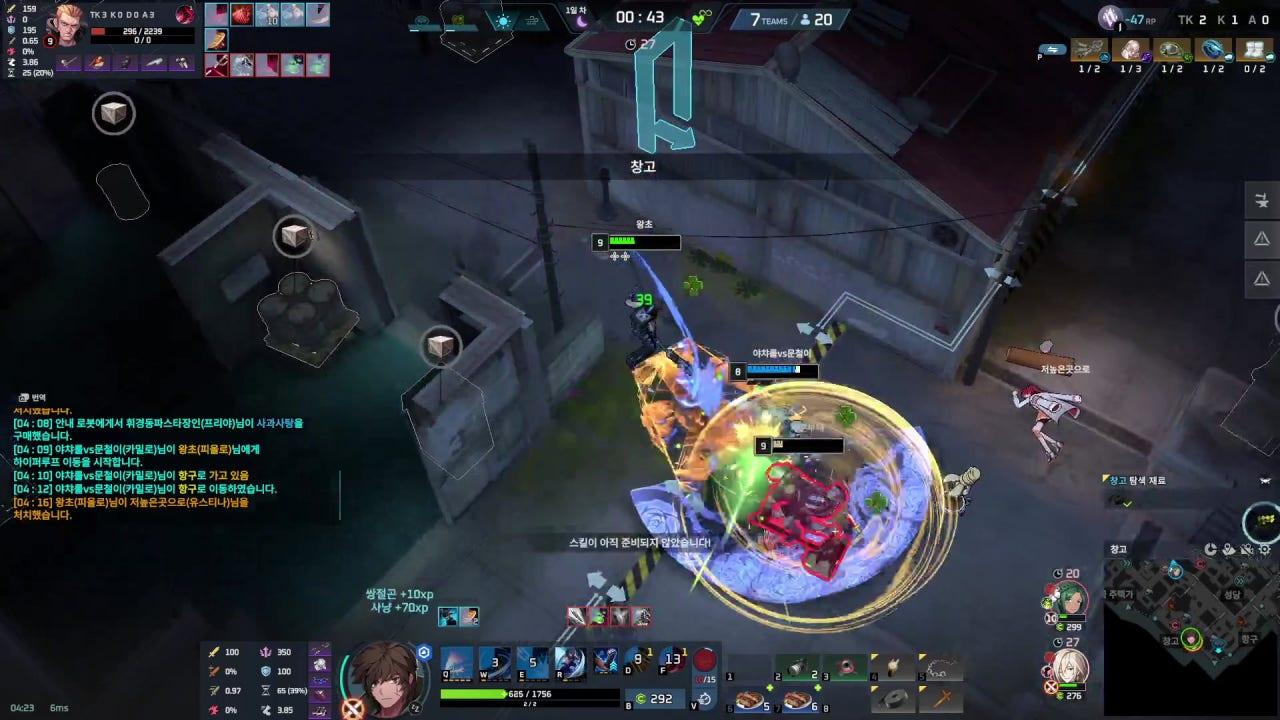Toggle the target item swap button

[1052, 49]
